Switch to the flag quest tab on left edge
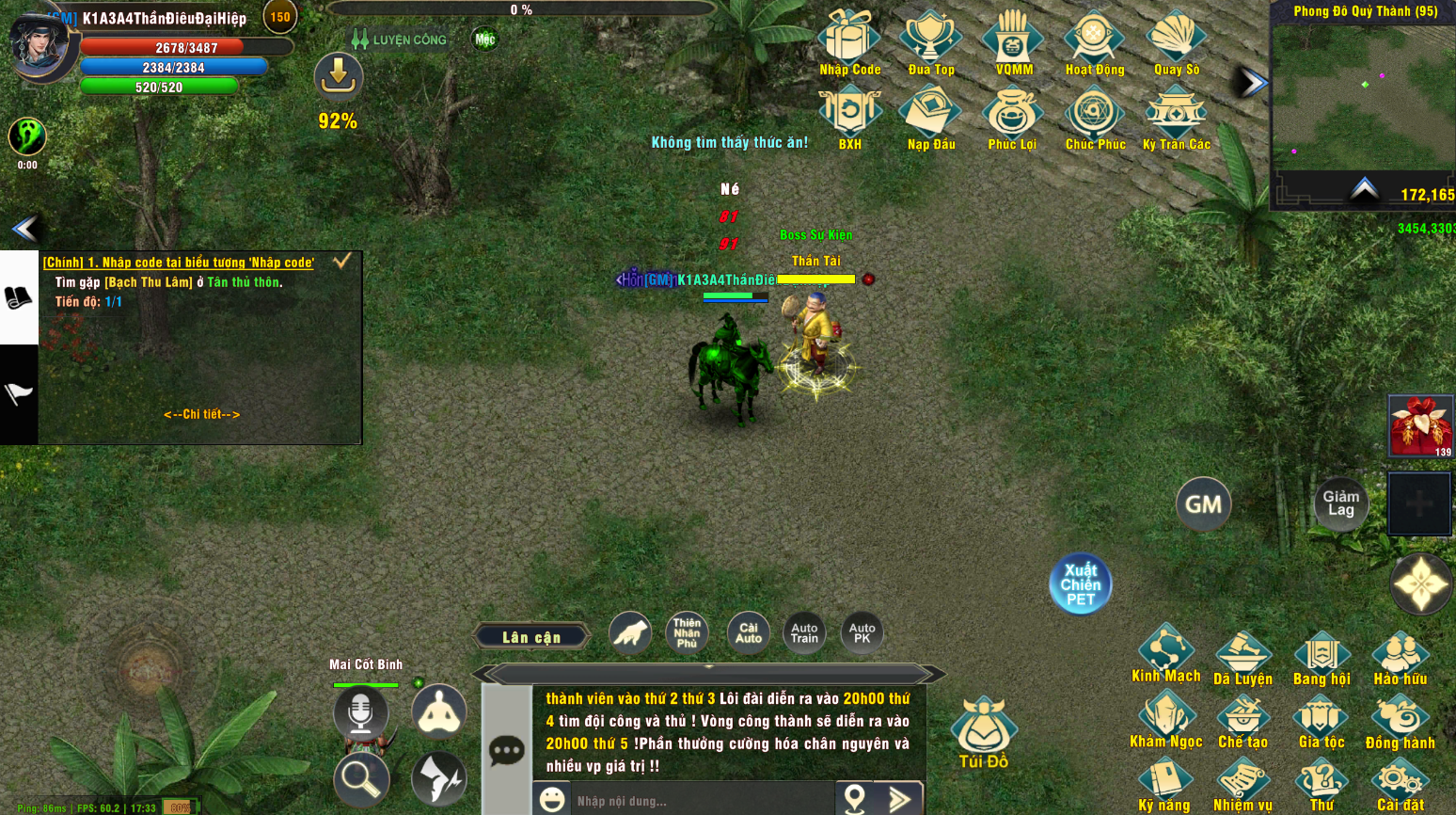This screenshot has width=1456, height=815. pos(19,393)
